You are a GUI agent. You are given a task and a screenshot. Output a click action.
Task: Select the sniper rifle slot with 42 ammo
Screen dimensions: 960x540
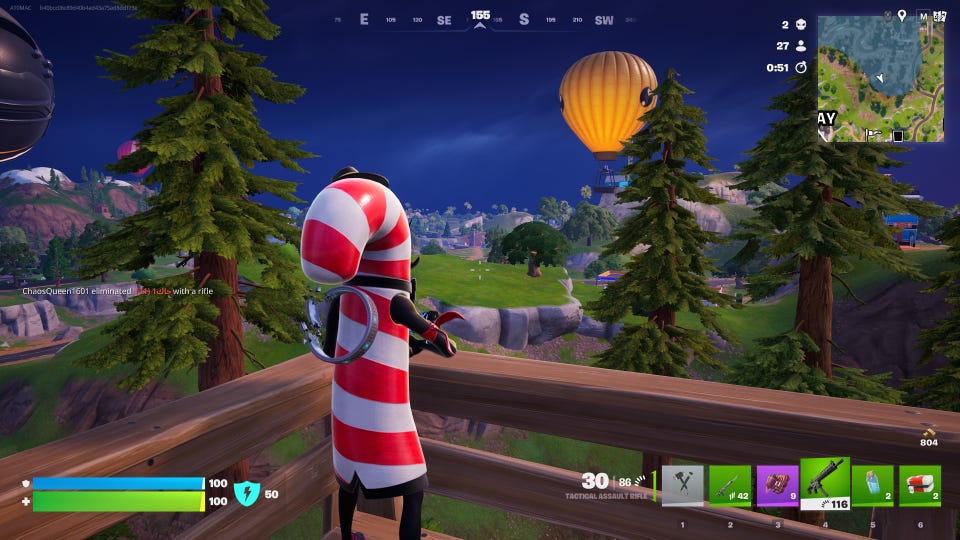pos(730,485)
